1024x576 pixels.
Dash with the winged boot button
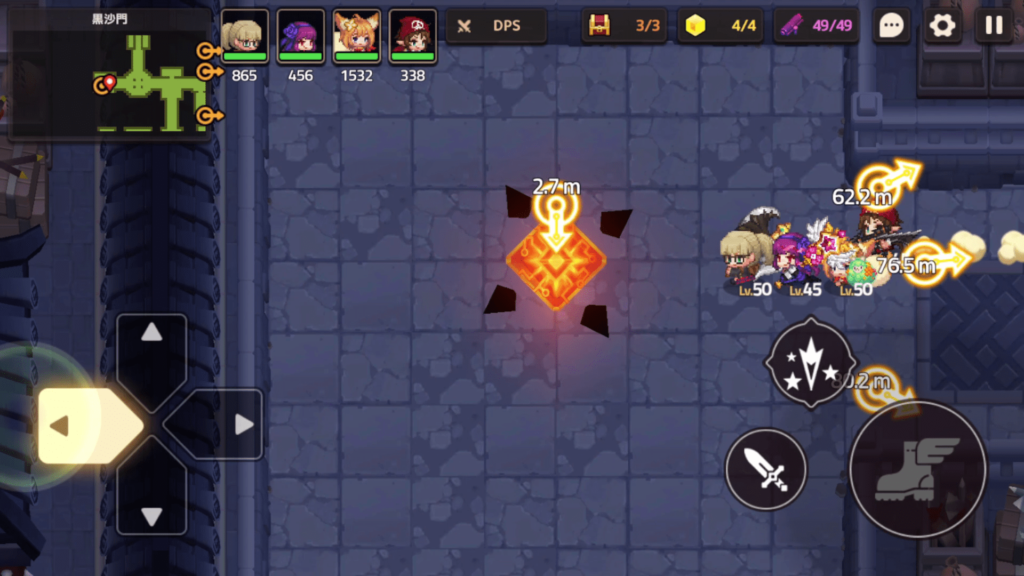point(917,468)
